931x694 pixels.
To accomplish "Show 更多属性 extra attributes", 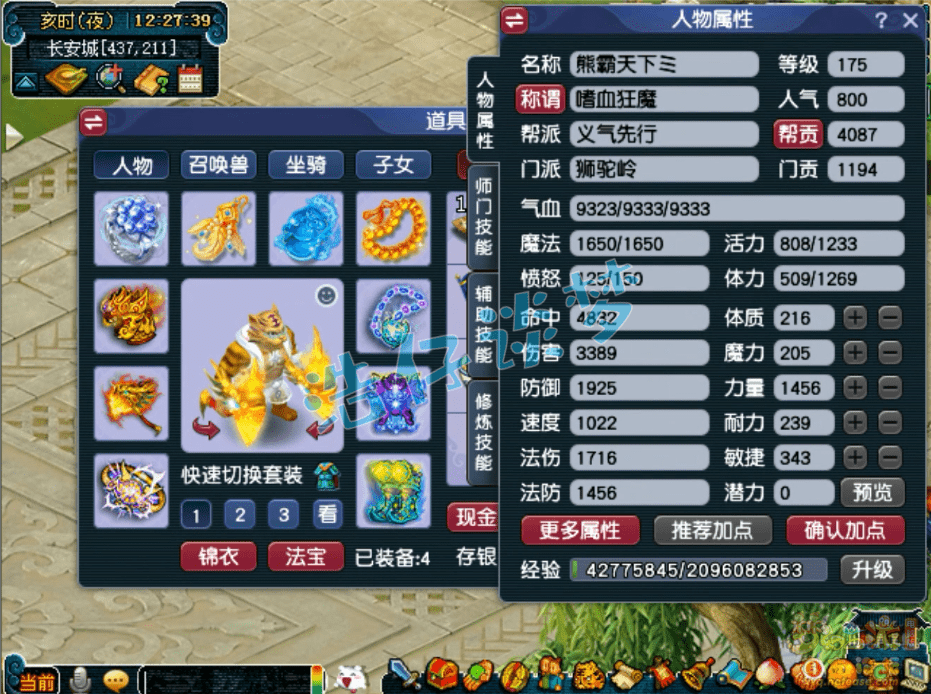I will tap(580, 530).
